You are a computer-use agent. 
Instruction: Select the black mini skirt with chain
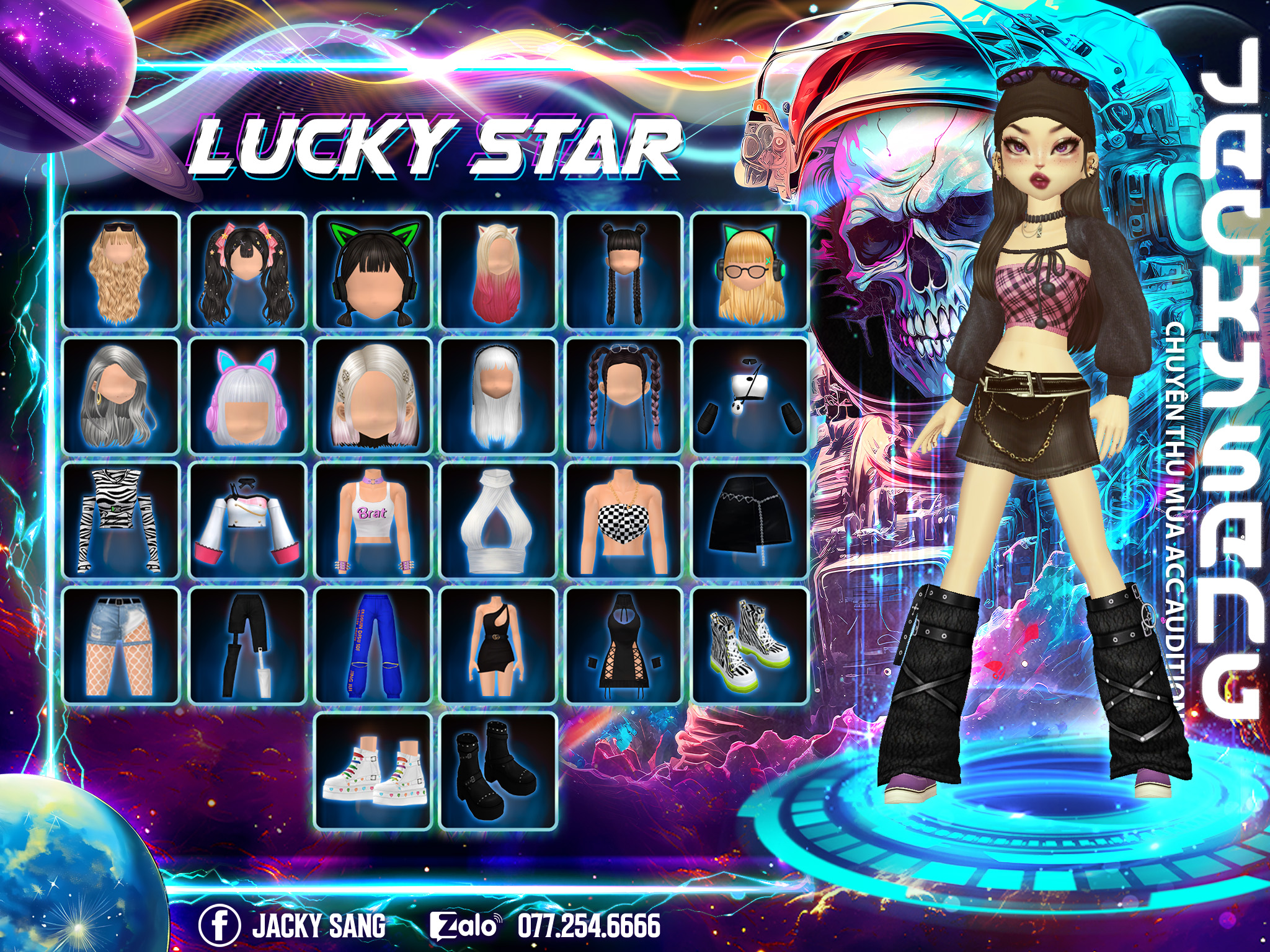(x=750, y=521)
